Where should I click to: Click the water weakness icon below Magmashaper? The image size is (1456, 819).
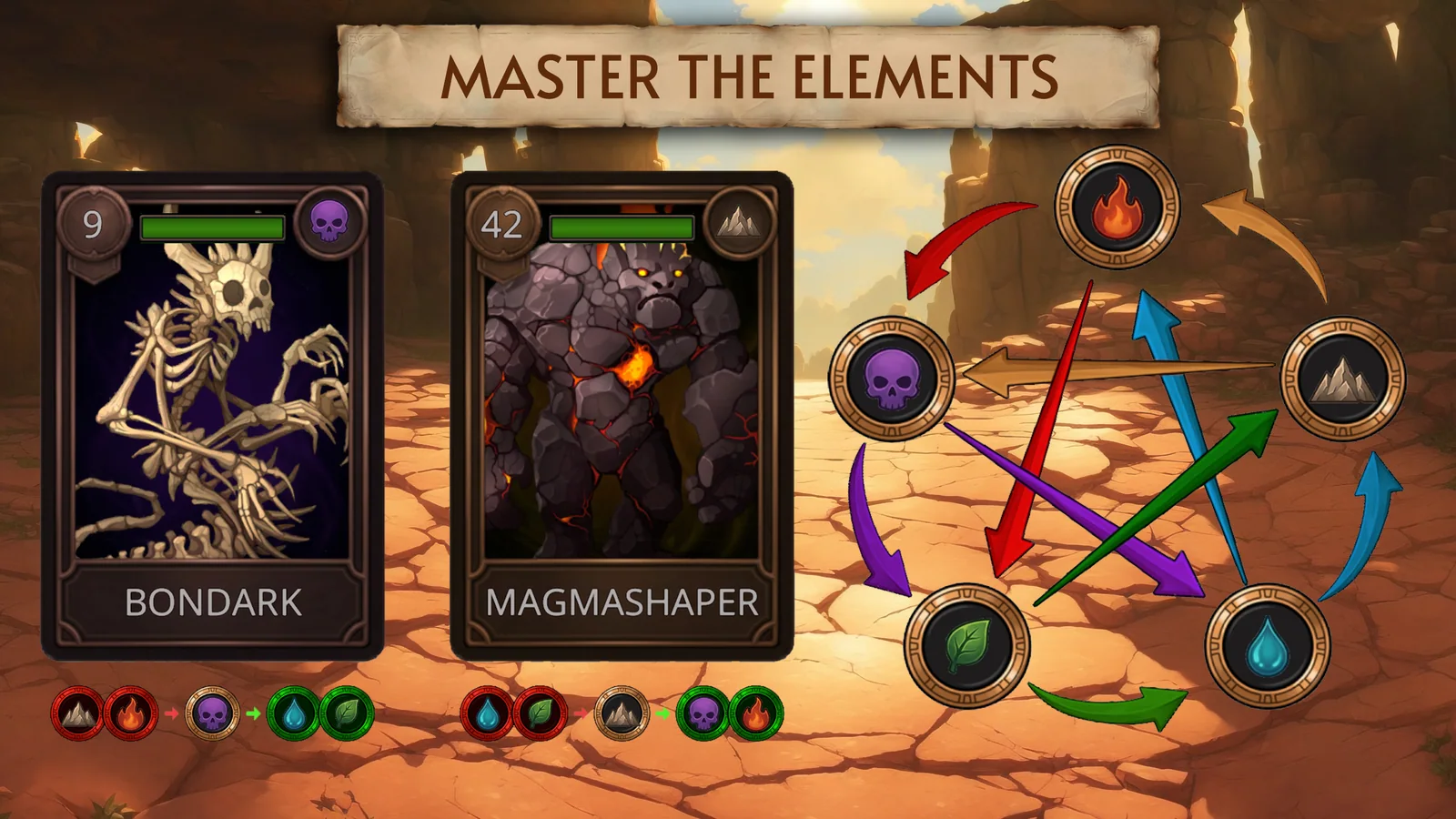click(487, 713)
